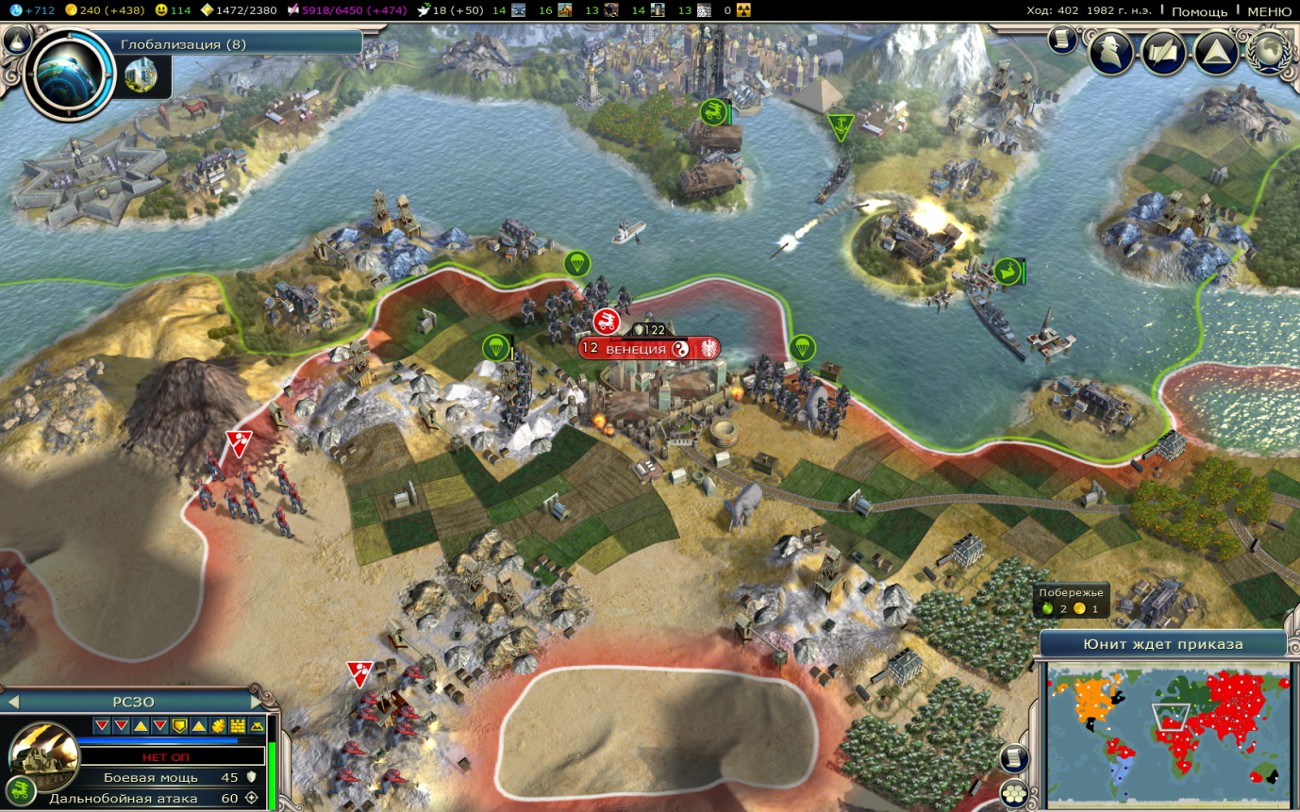
Task: Open the social policies triangle icon
Action: pos(1217,53)
